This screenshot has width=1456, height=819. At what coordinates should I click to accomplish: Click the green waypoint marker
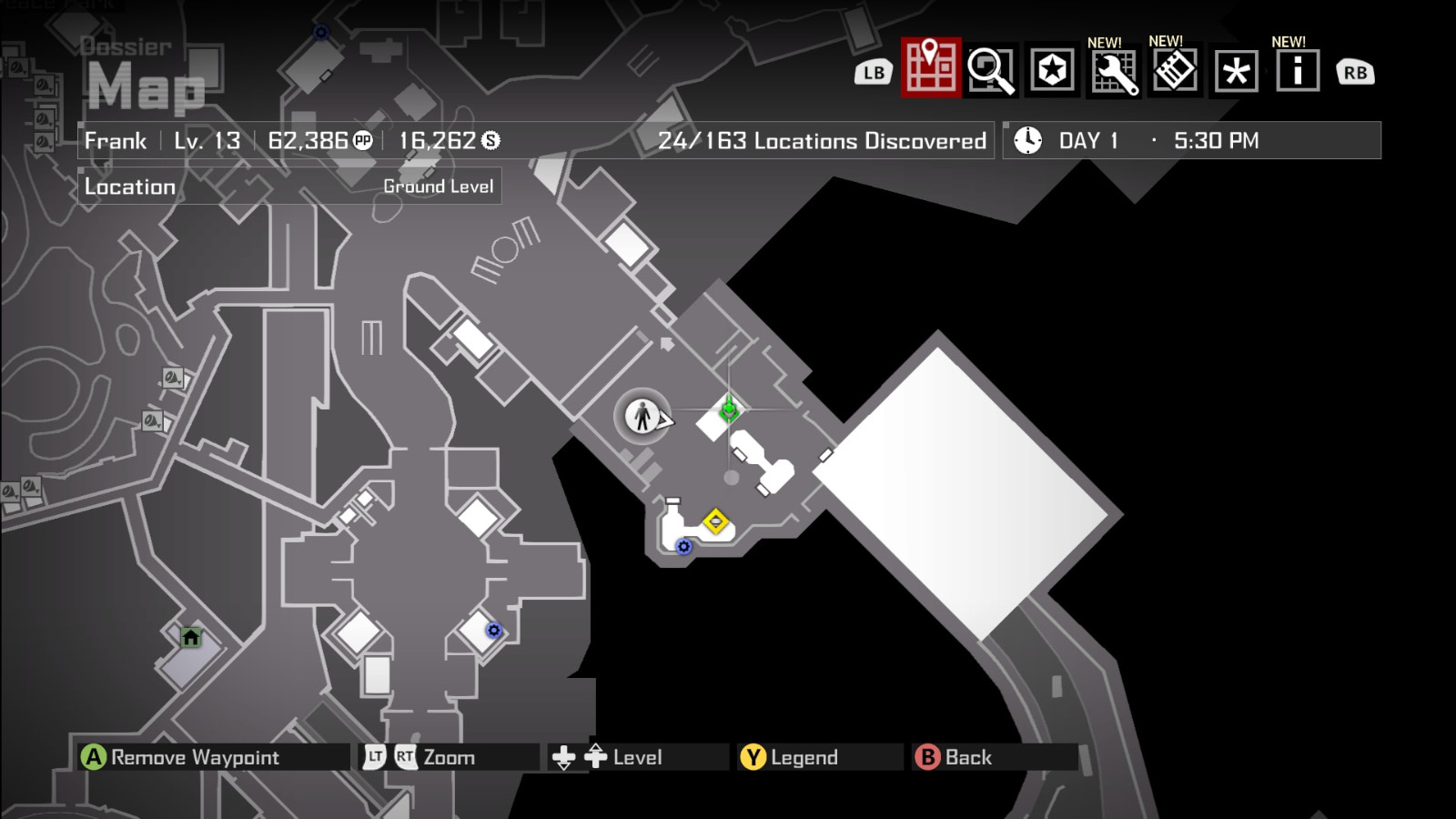coord(728,411)
